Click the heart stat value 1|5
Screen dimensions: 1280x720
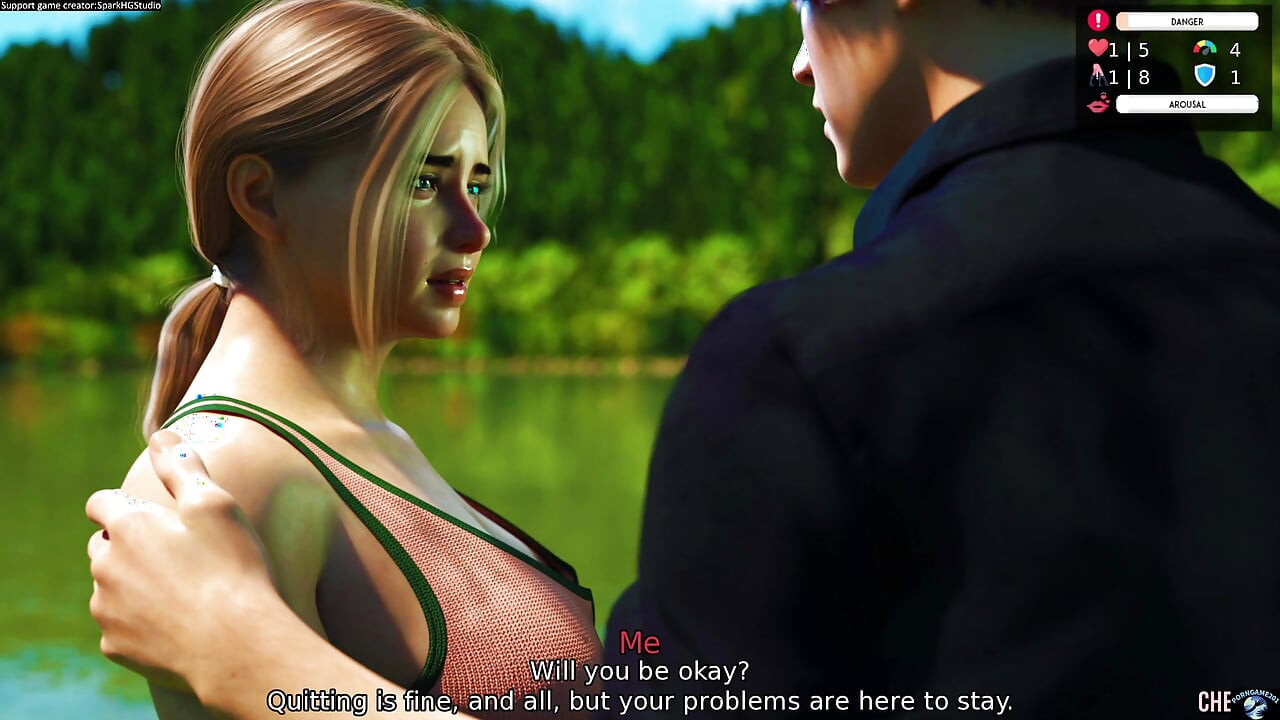click(1128, 48)
